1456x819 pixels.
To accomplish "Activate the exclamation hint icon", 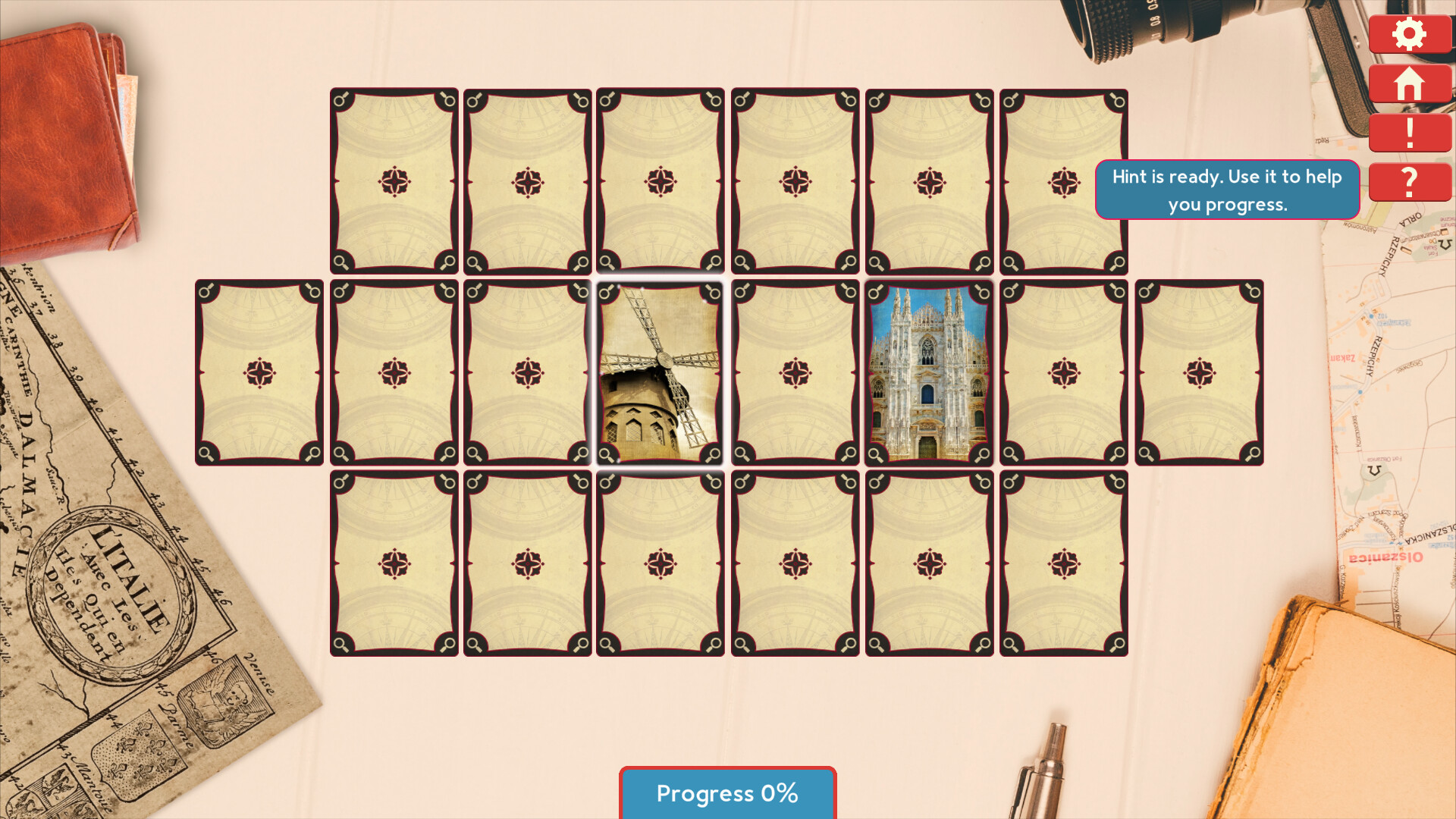I will pyautogui.click(x=1409, y=133).
